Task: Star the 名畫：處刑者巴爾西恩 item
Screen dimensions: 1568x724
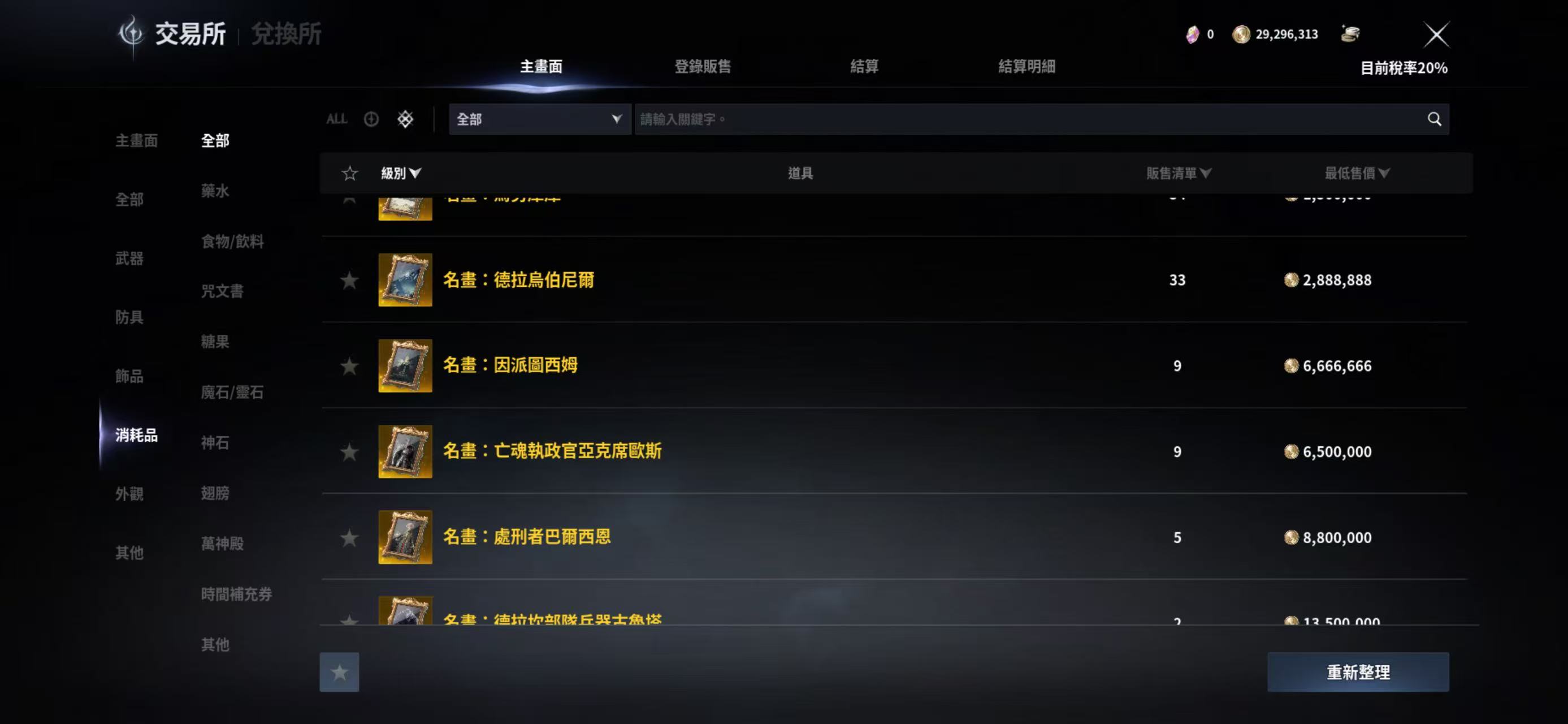Action: tap(349, 537)
